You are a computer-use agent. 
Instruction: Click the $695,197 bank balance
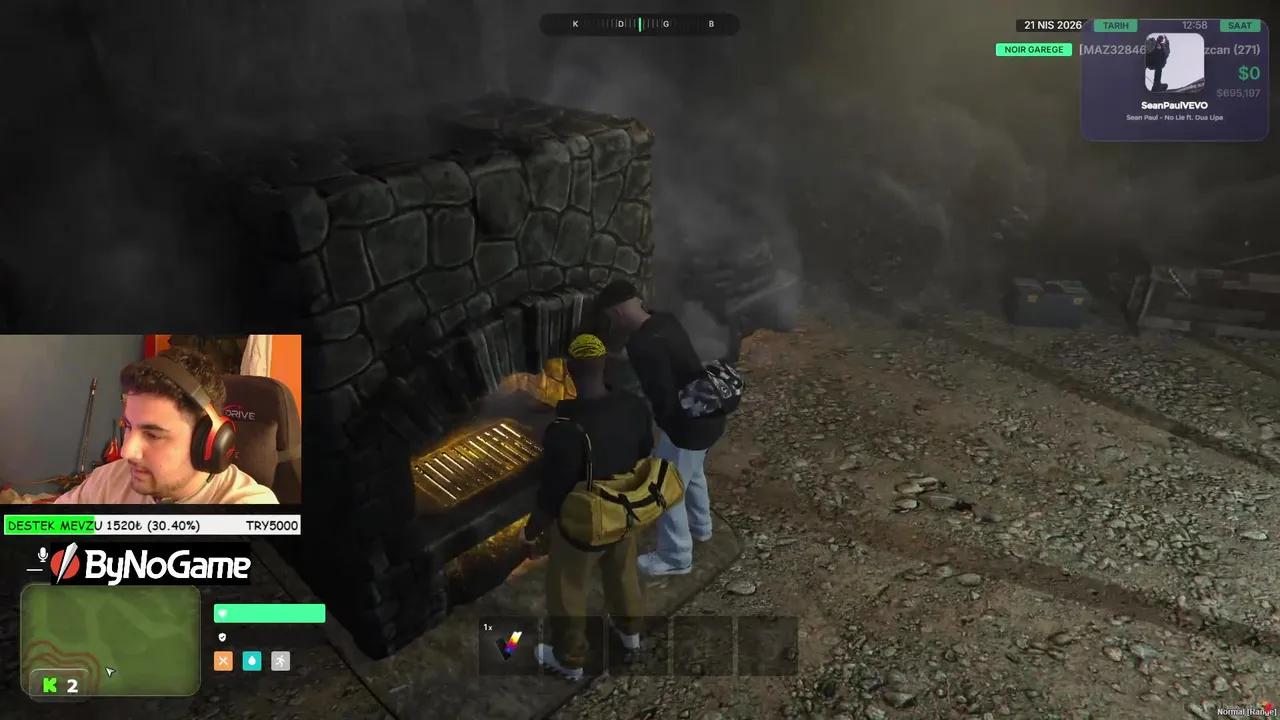(x=1237, y=92)
